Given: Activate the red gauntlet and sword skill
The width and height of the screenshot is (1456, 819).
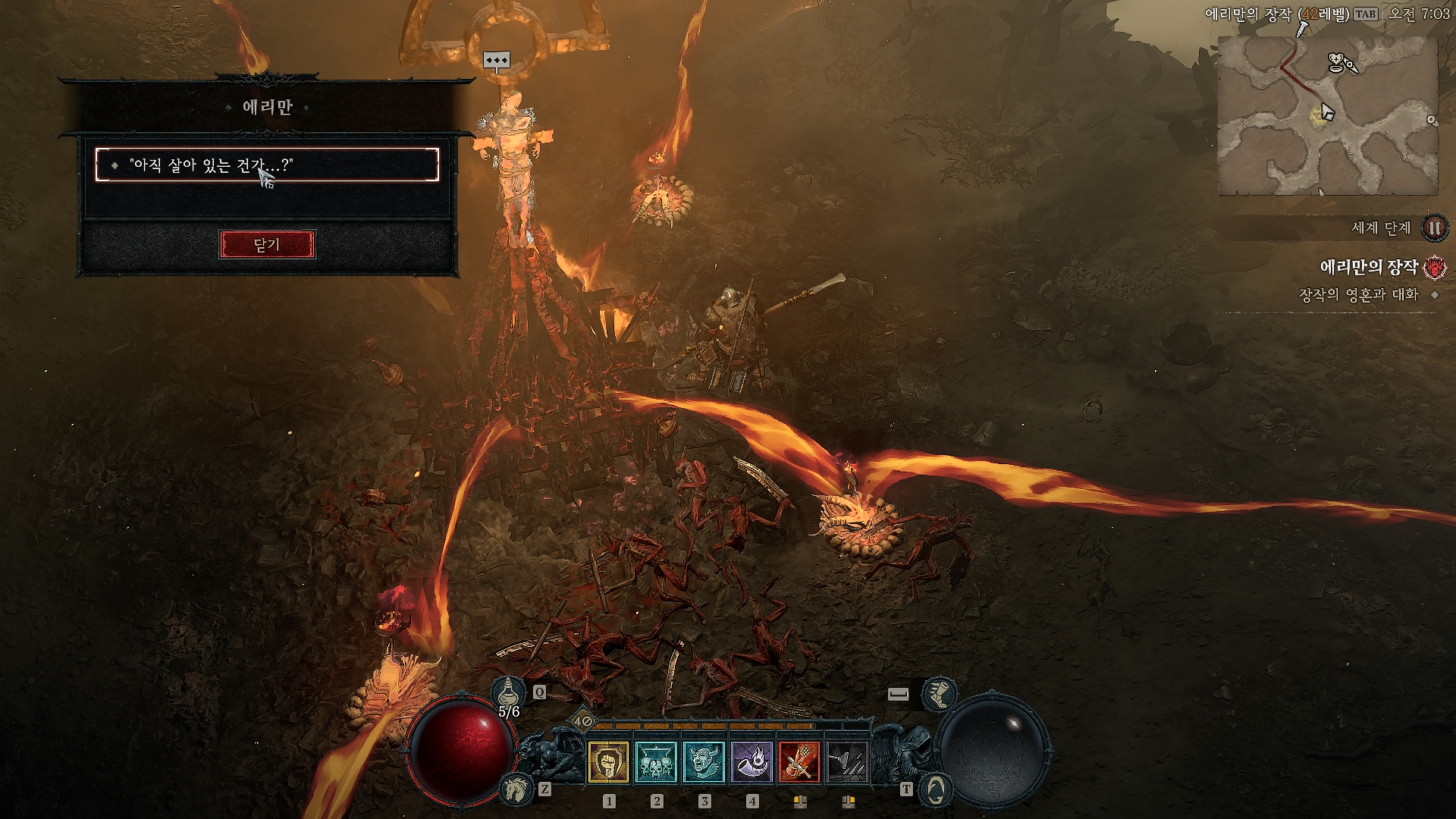Looking at the screenshot, I should click(x=799, y=761).
